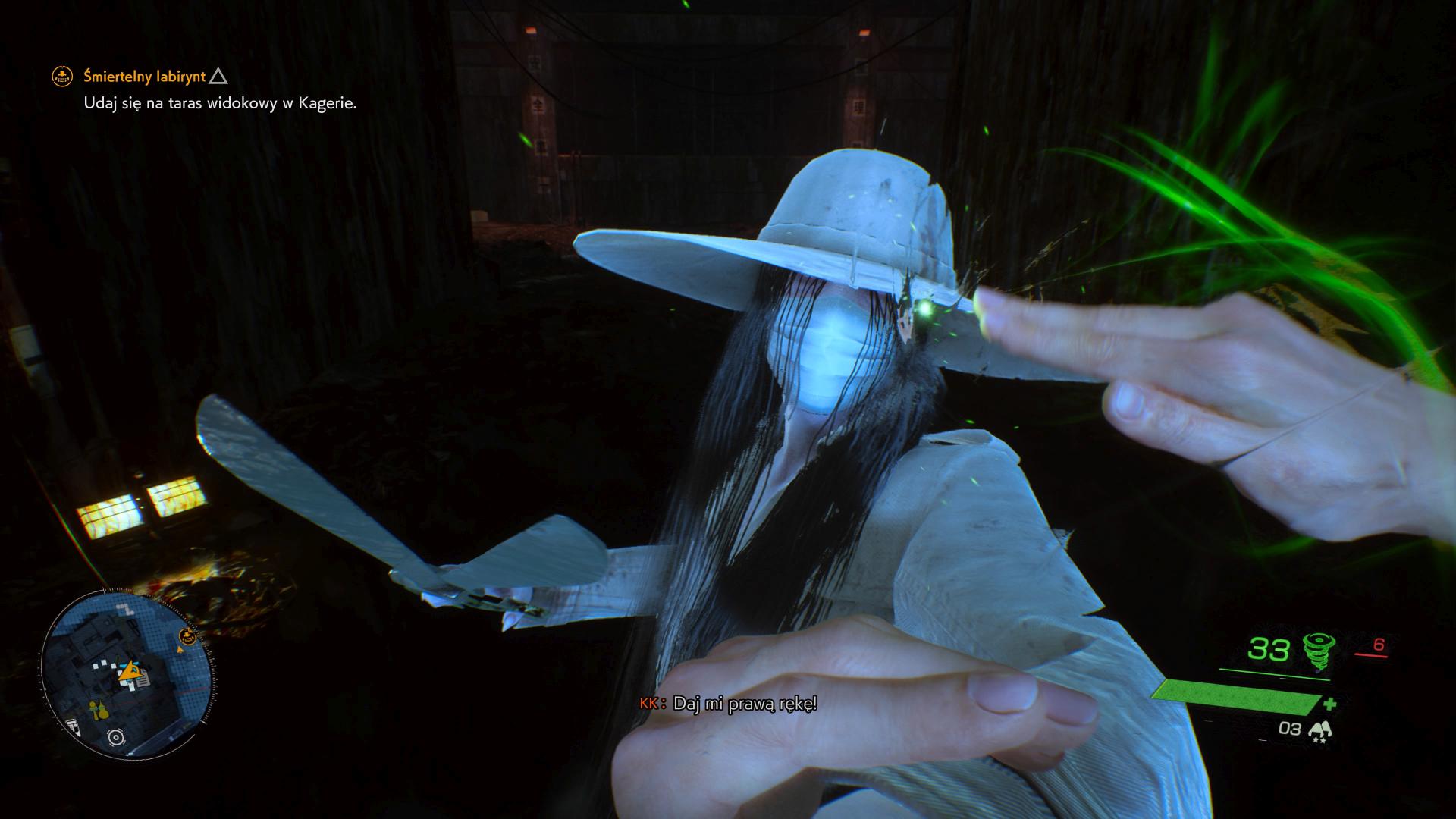This screenshot has height=819, width=1456.
Task: Click the quest emblem beside Śmiertelny labirynt
Action: tap(61, 76)
